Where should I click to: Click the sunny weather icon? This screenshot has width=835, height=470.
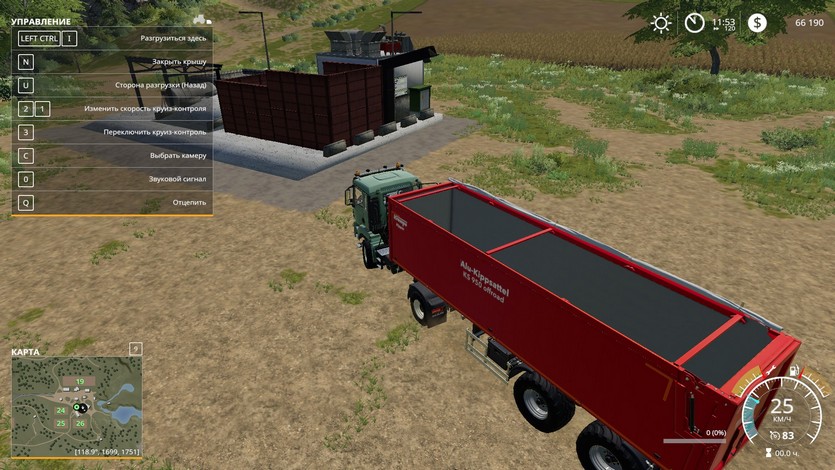[661, 23]
